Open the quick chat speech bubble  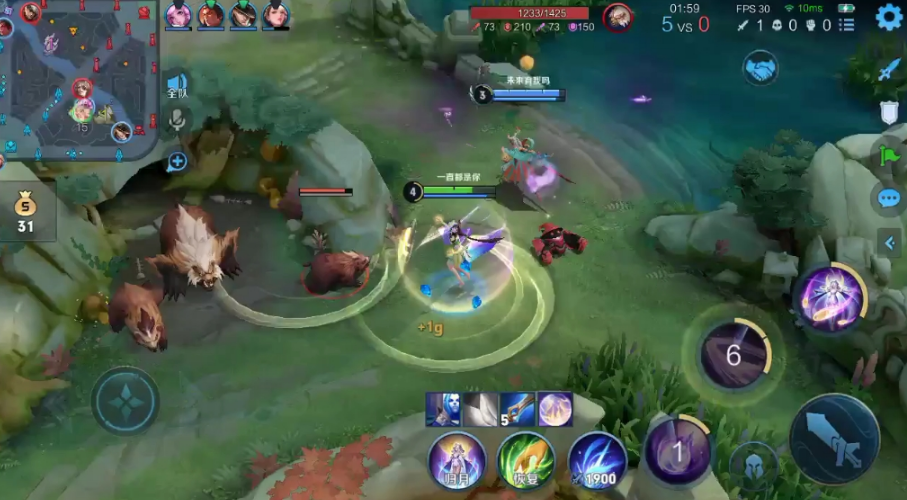(x=889, y=198)
